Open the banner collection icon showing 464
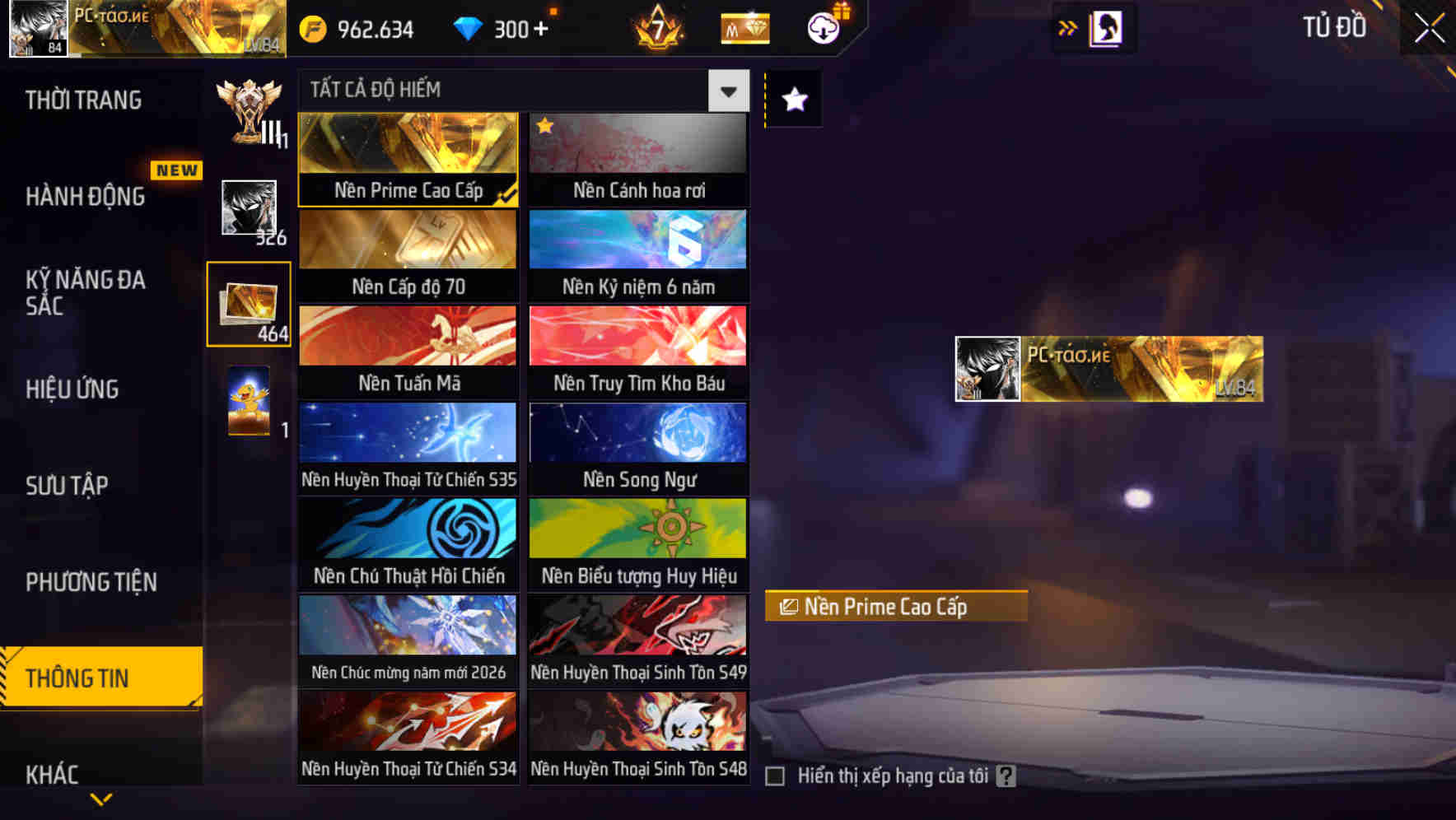Image resolution: width=1456 pixels, height=820 pixels. click(250, 303)
